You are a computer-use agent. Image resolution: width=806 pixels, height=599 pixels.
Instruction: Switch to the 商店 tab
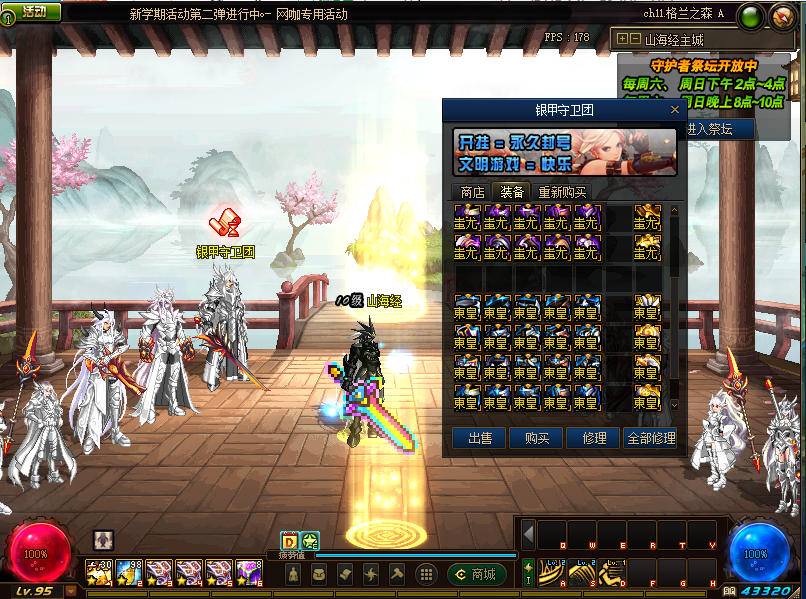[x=471, y=192]
